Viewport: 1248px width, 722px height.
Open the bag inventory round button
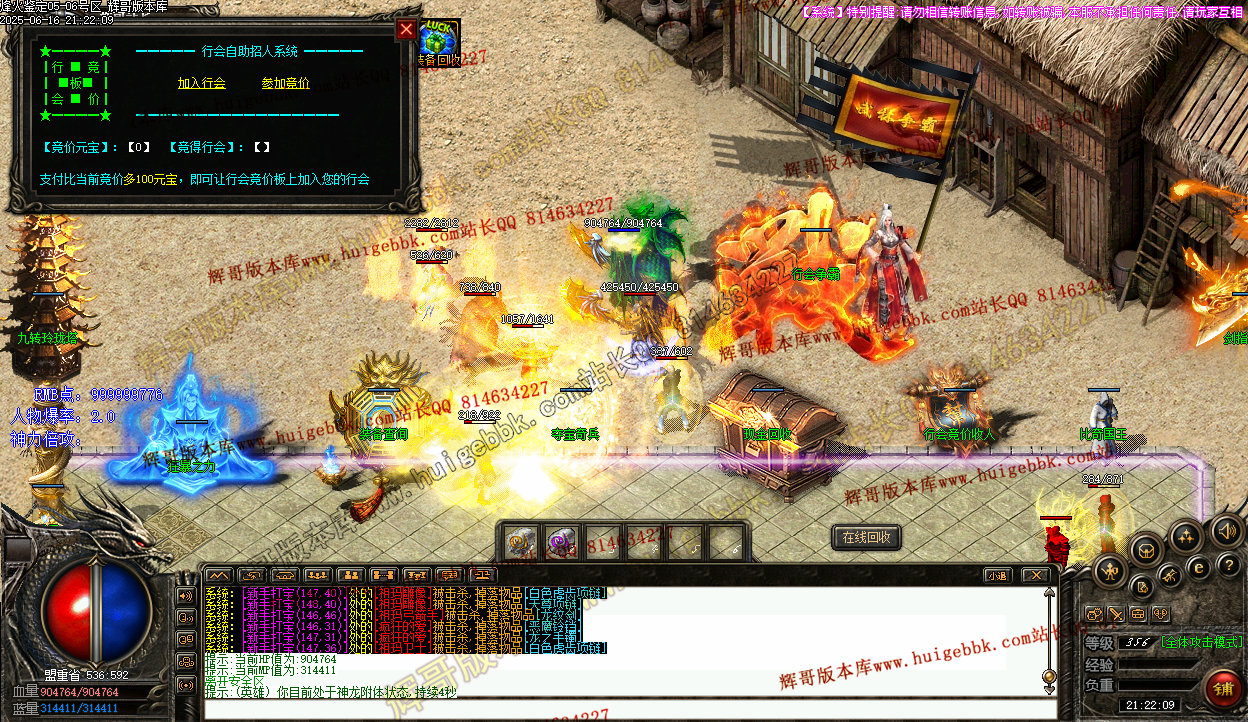tap(1146, 549)
